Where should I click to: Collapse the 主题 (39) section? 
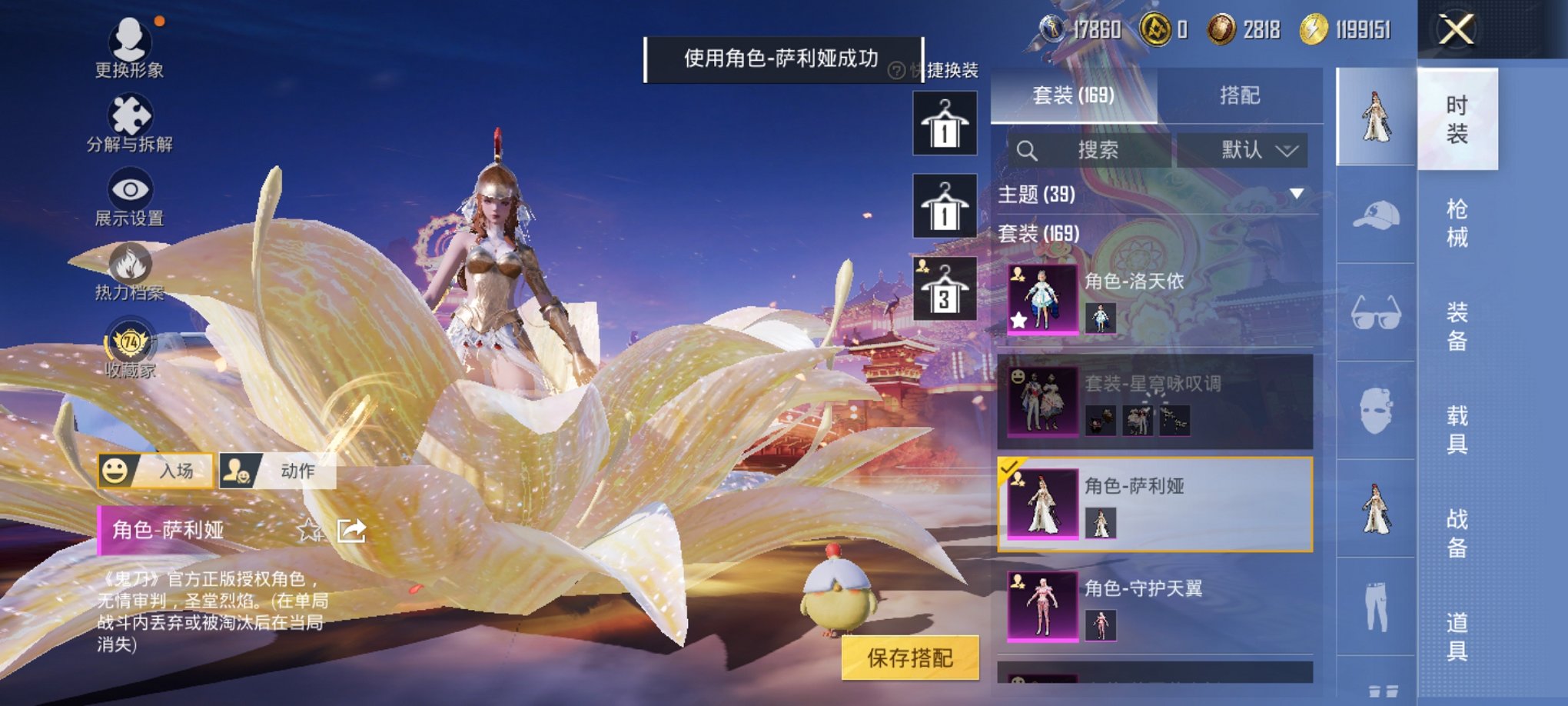(1295, 194)
